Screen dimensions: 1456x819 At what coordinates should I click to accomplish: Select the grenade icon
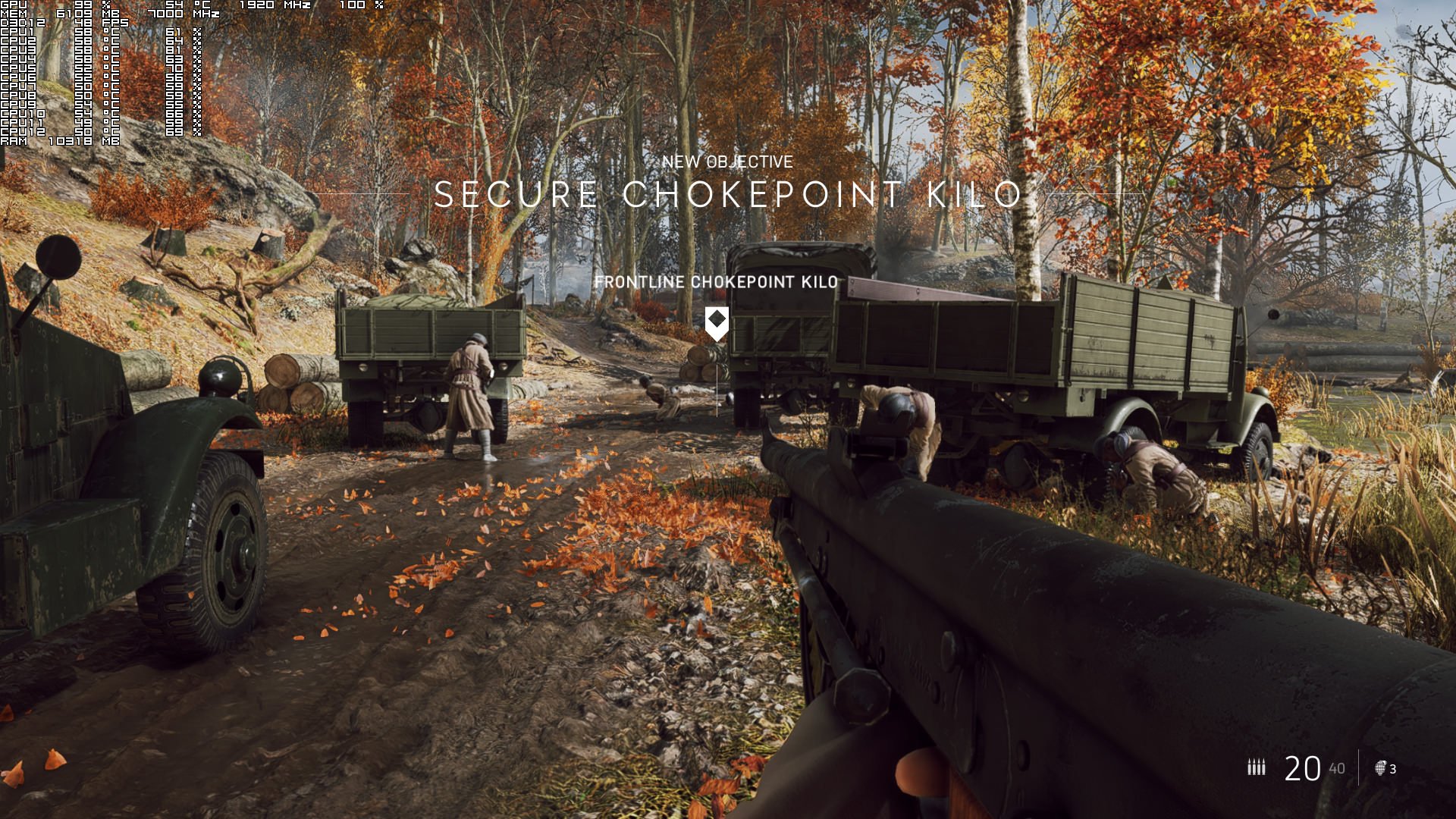point(1380,768)
